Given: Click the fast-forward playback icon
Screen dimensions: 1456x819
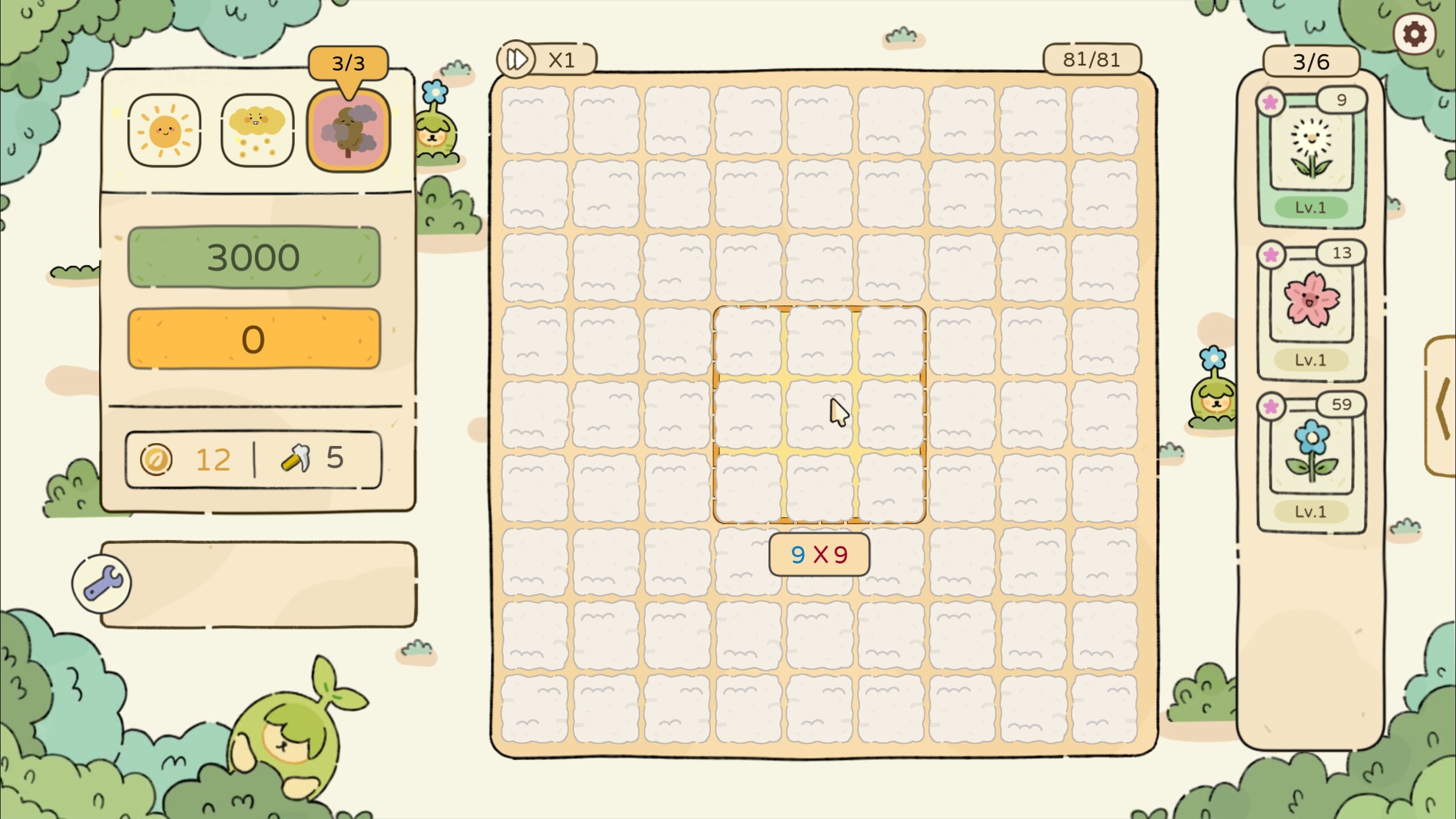Looking at the screenshot, I should (516, 59).
